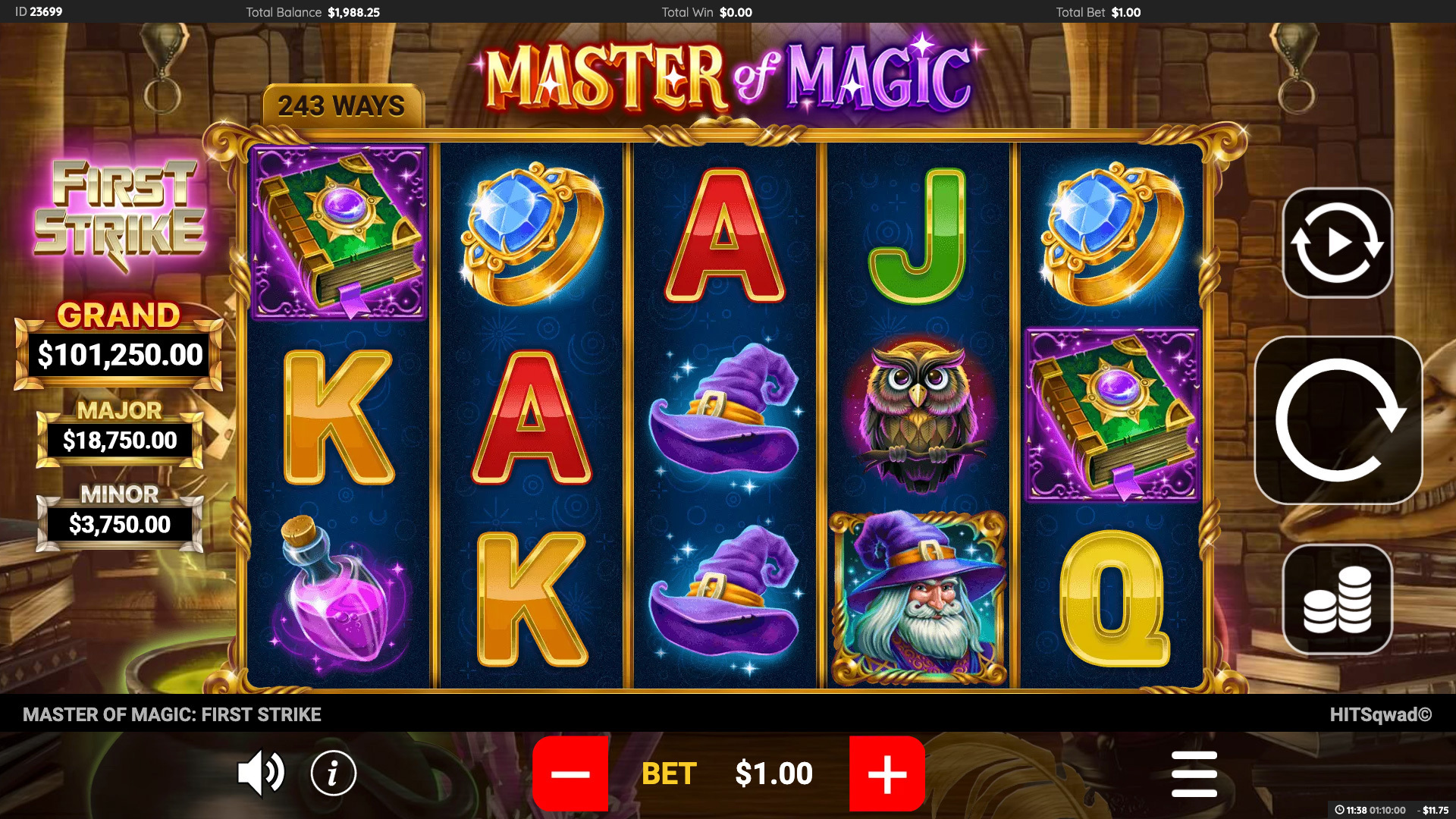Increase the bet amount
This screenshot has width=1456, height=819.
click(x=886, y=774)
